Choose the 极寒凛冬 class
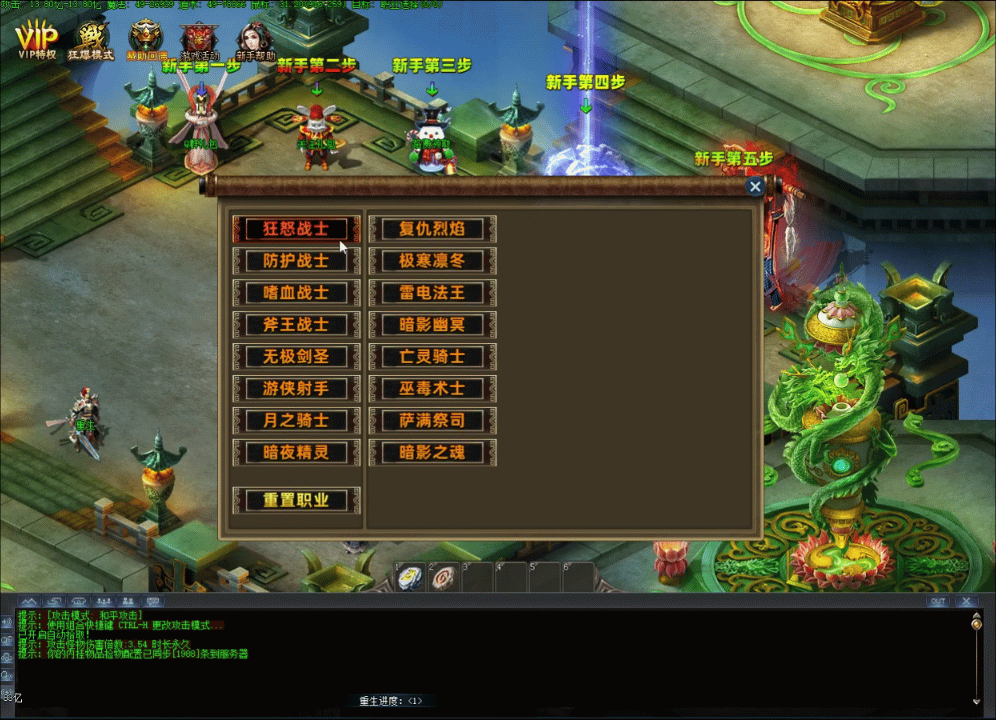 tap(433, 261)
